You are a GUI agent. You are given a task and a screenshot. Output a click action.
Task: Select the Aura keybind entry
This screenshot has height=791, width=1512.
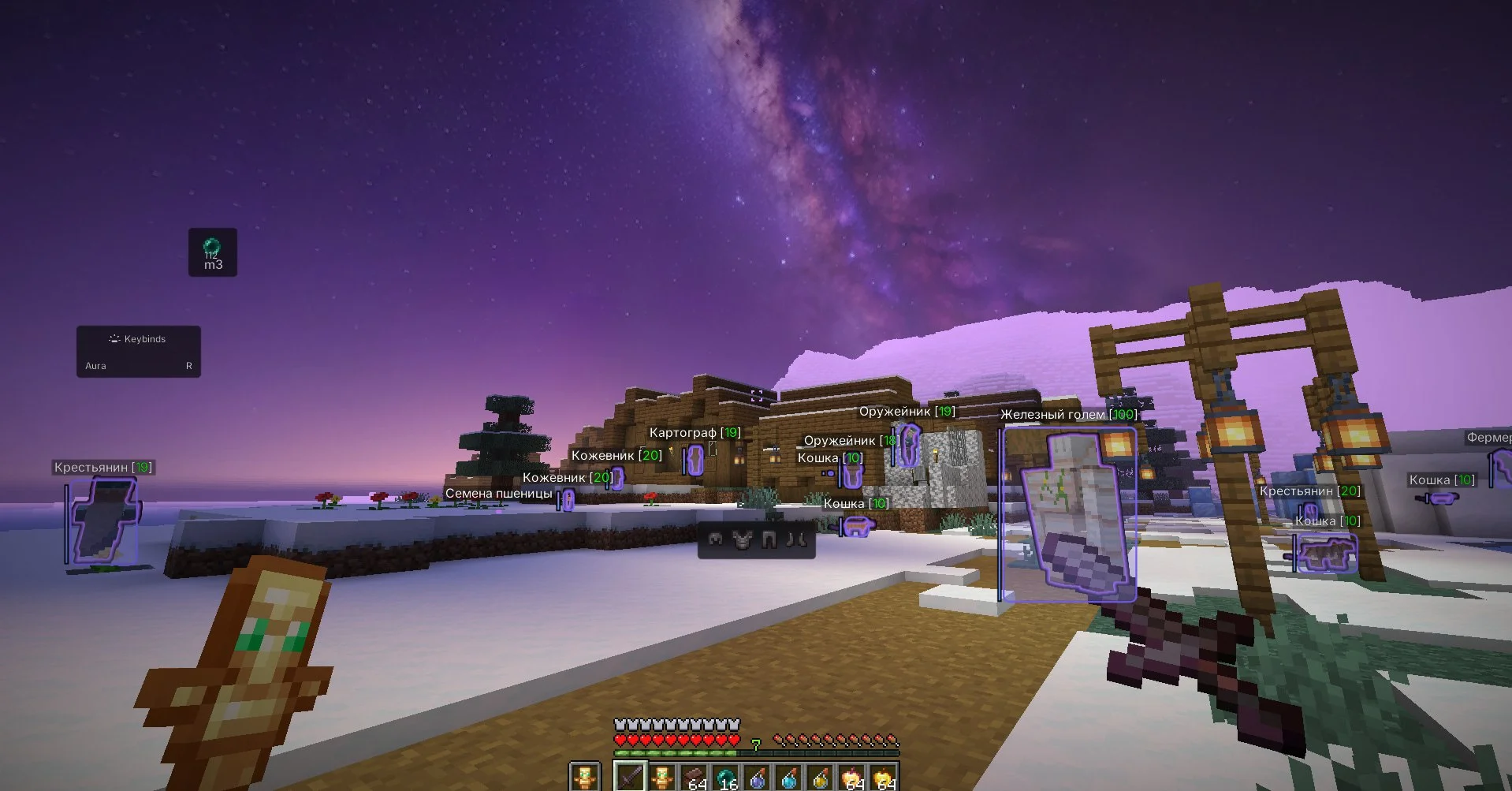138,366
